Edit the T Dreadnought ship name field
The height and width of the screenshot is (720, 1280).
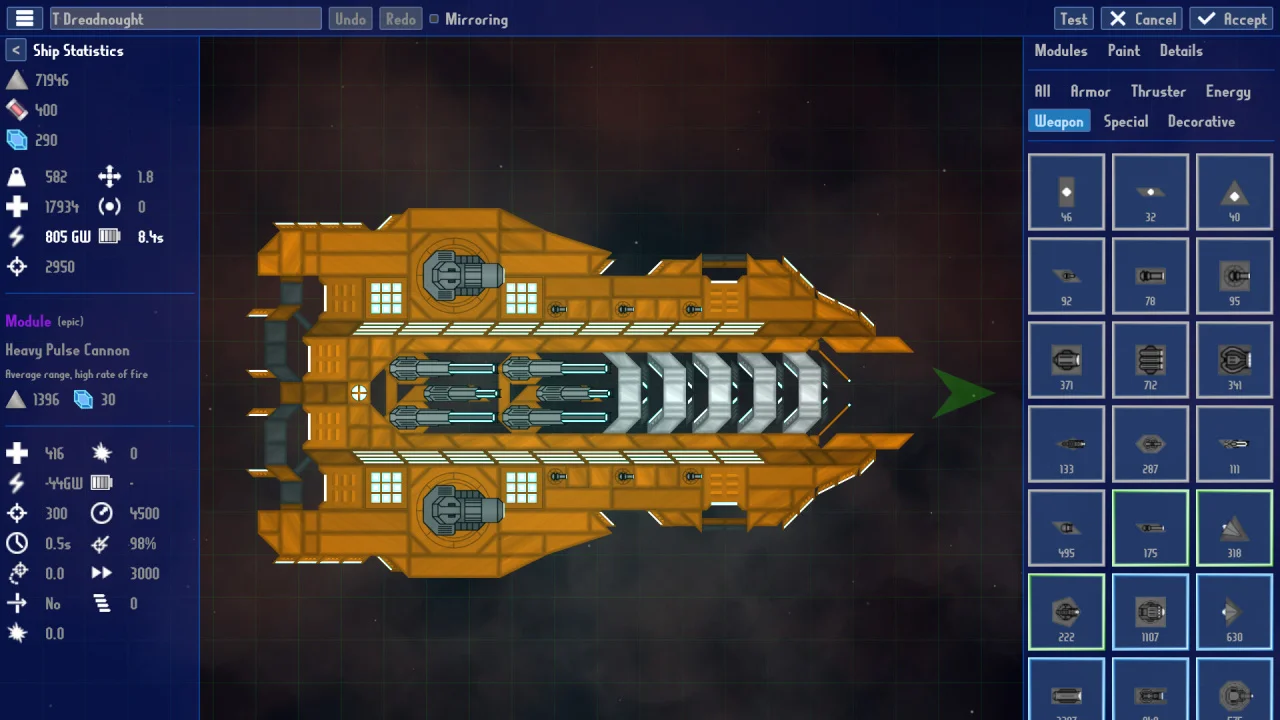pyautogui.click(x=186, y=19)
